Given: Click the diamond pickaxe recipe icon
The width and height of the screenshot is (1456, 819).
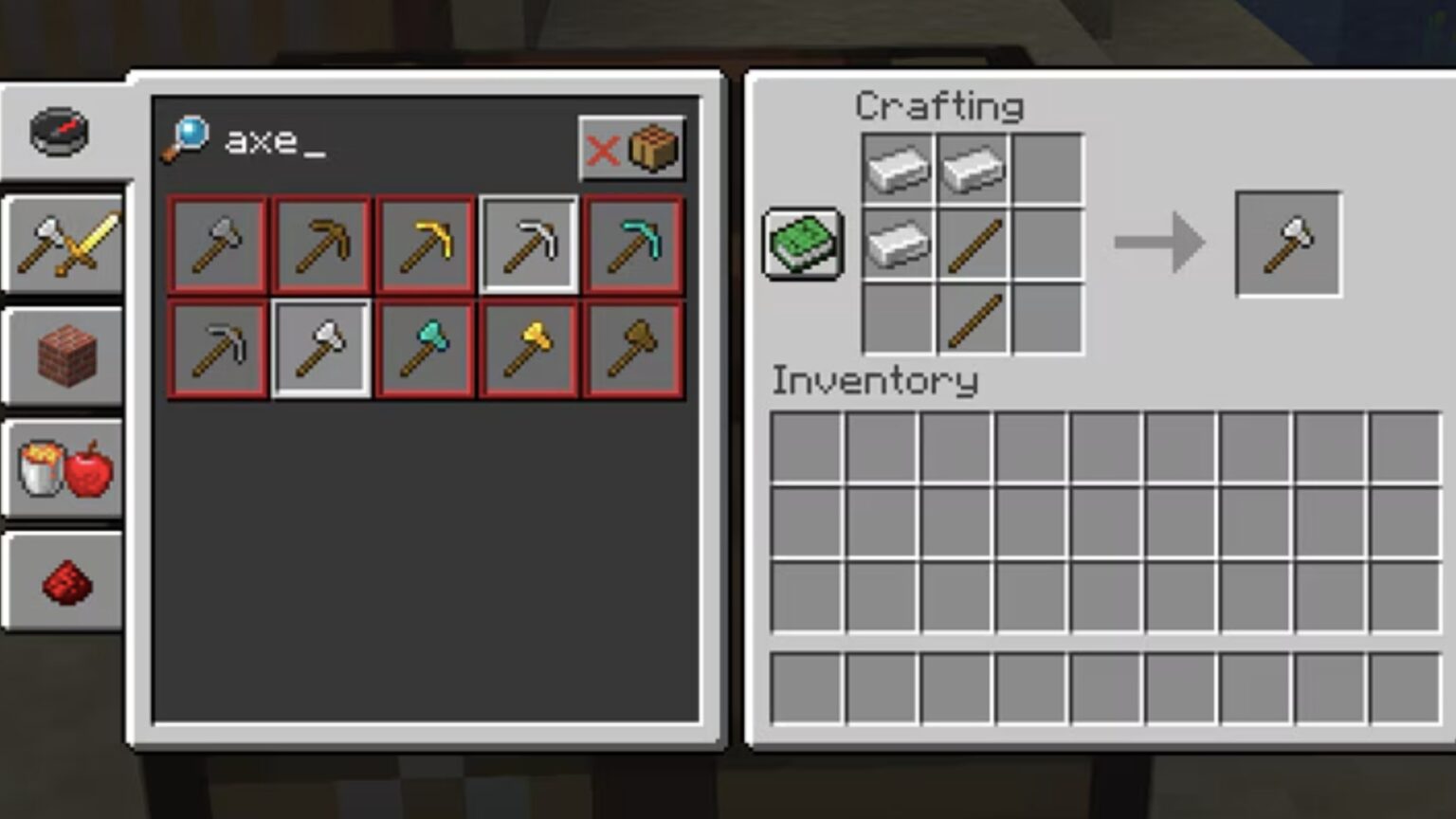Looking at the screenshot, I should (x=633, y=246).
